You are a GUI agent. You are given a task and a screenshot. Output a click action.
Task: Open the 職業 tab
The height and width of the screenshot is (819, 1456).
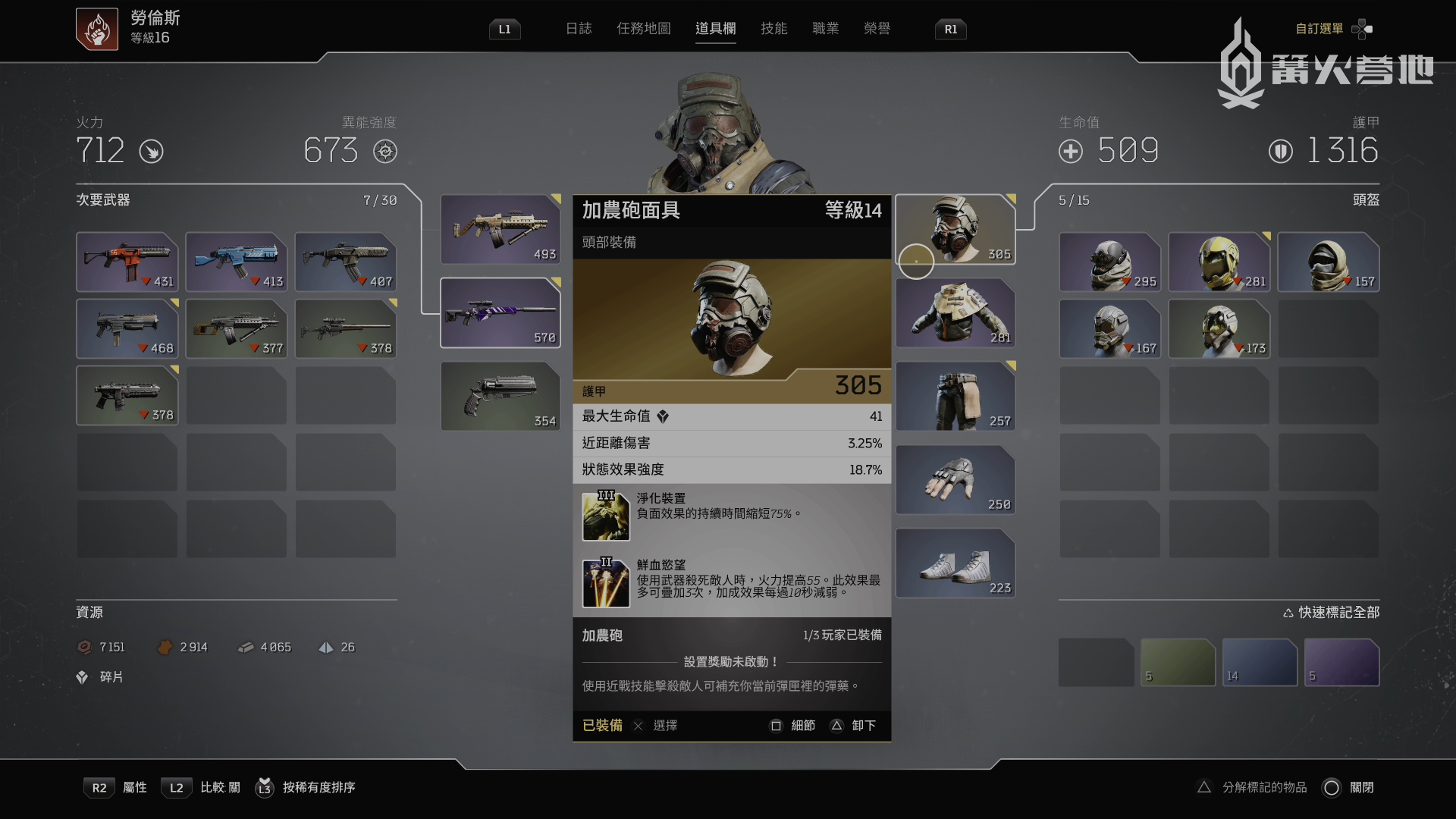(825, 29)
